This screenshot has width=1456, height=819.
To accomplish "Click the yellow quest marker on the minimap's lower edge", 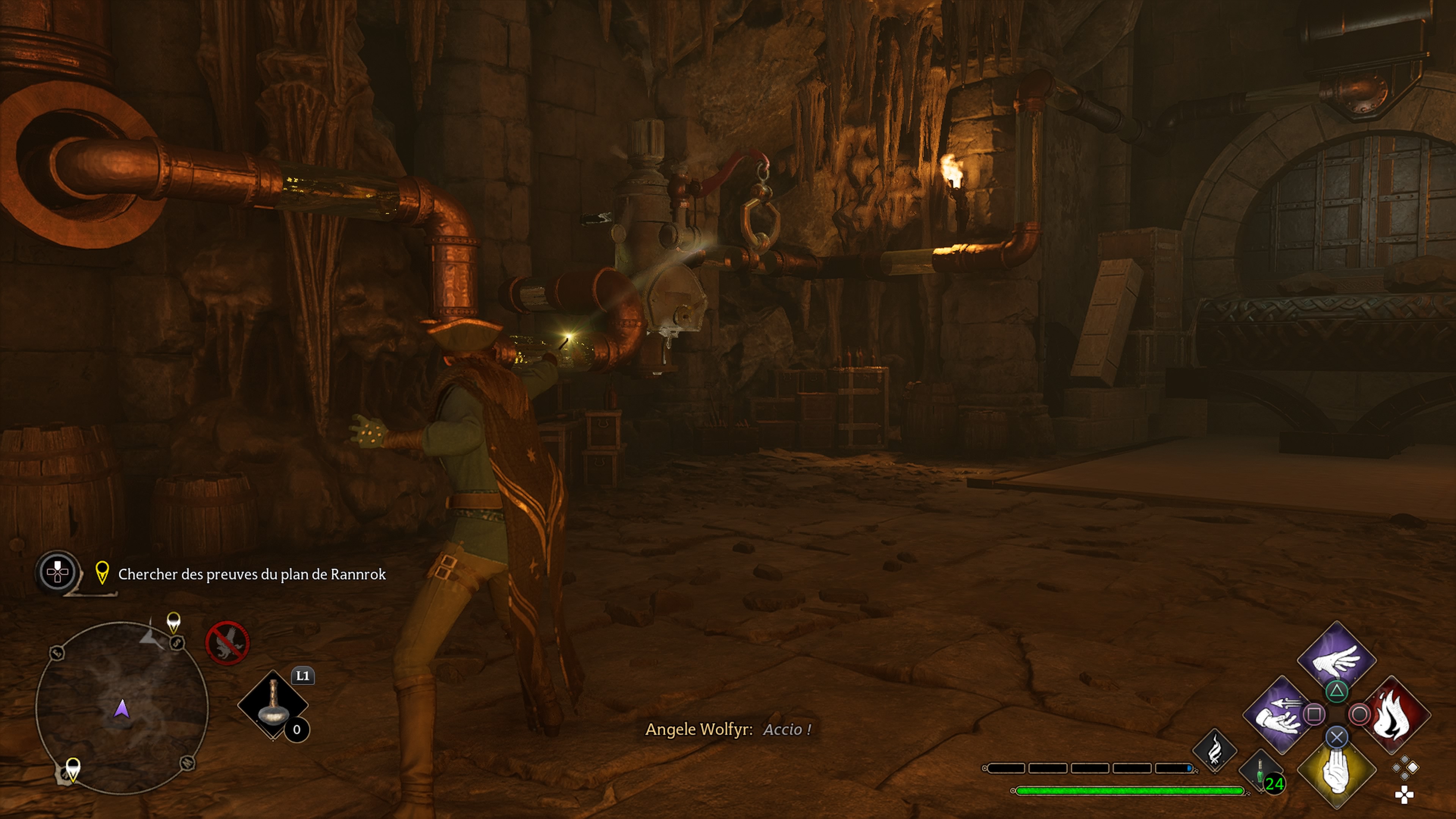I will (73, 769).
